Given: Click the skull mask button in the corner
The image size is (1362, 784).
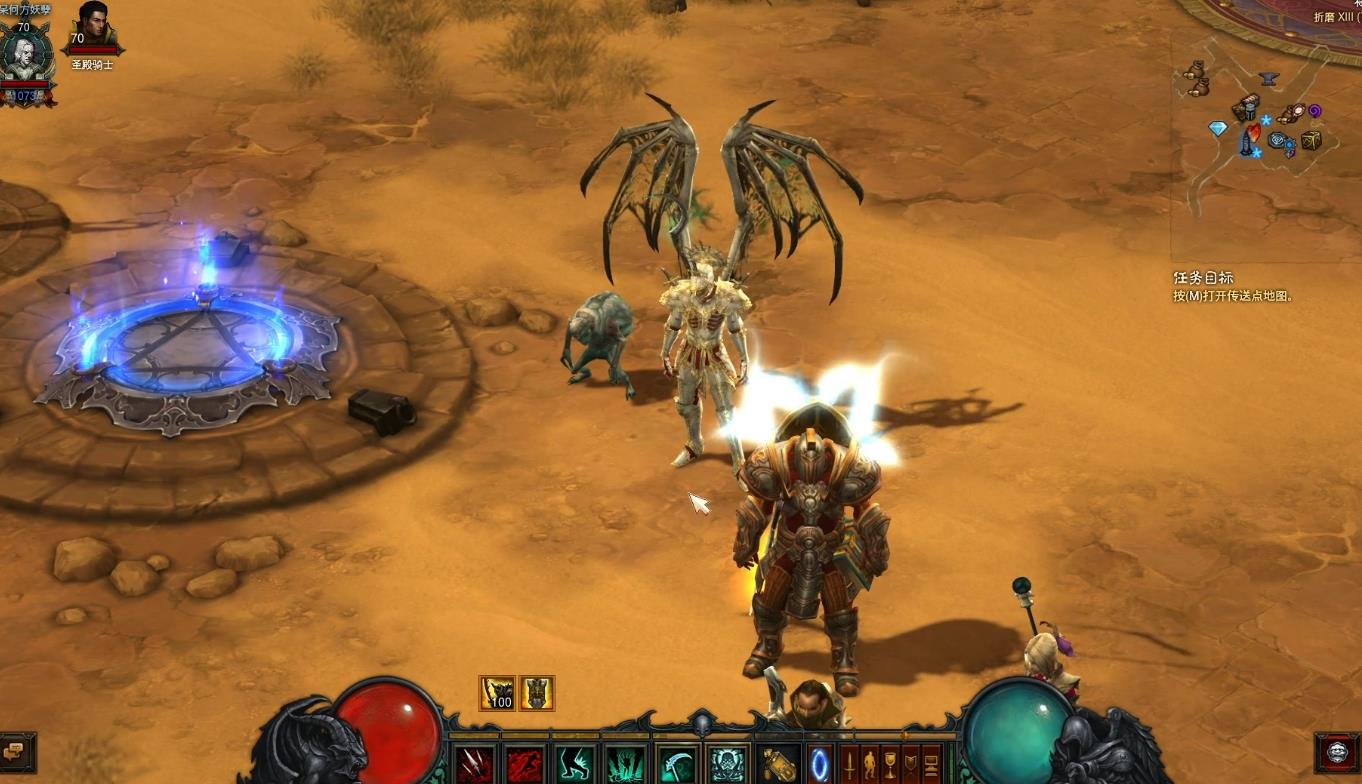Looking at the screenshot, I should (1337, 752).
